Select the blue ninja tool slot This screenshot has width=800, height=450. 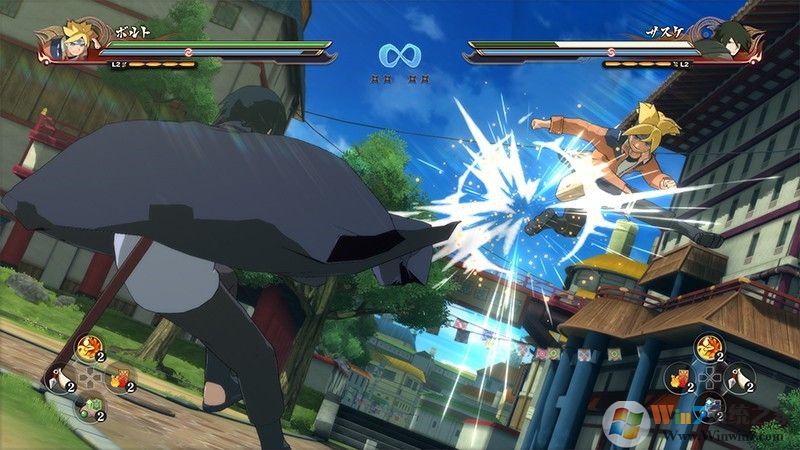(713, 407)
